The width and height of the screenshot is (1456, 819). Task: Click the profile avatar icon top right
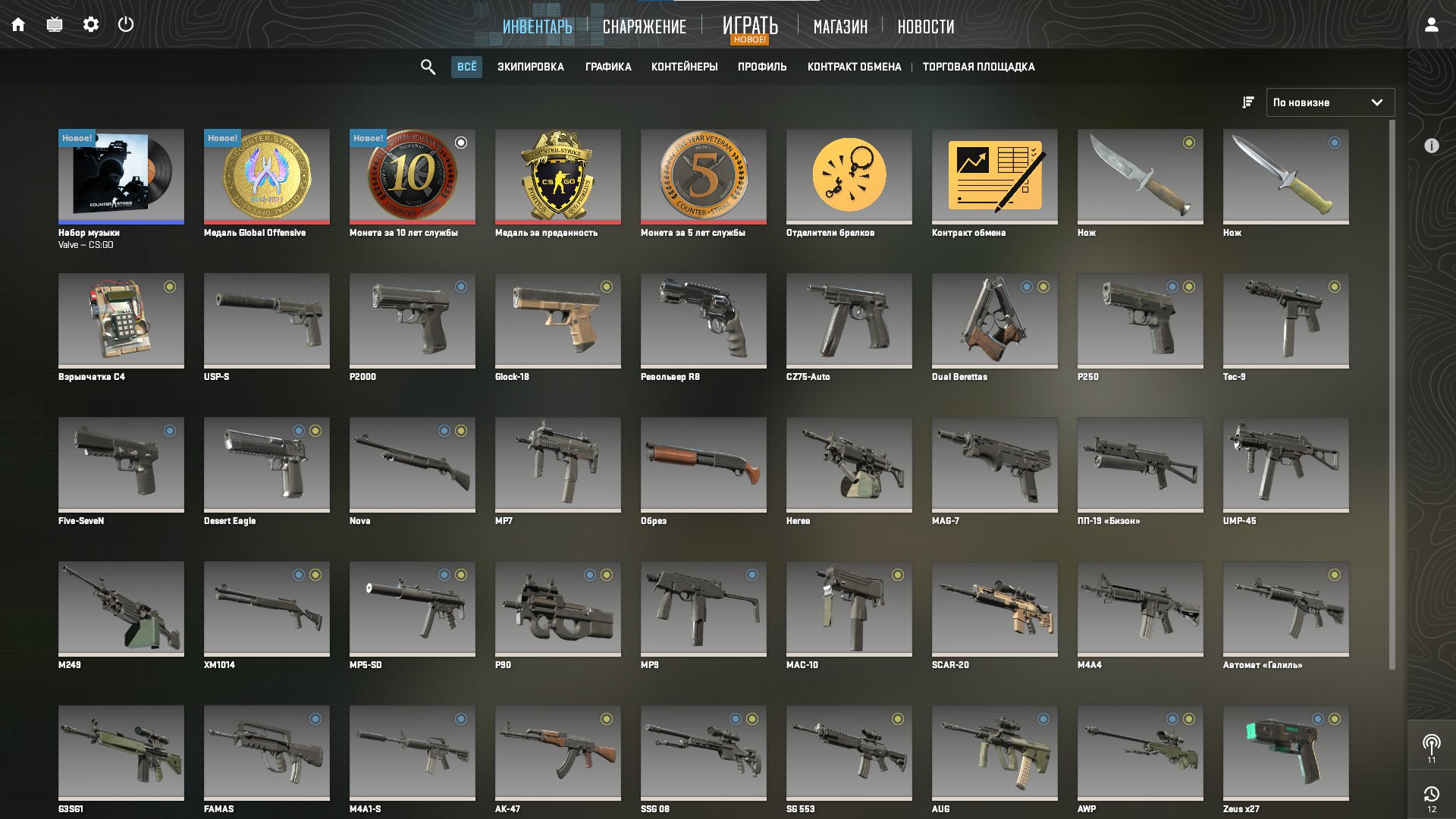(1432, 25)
